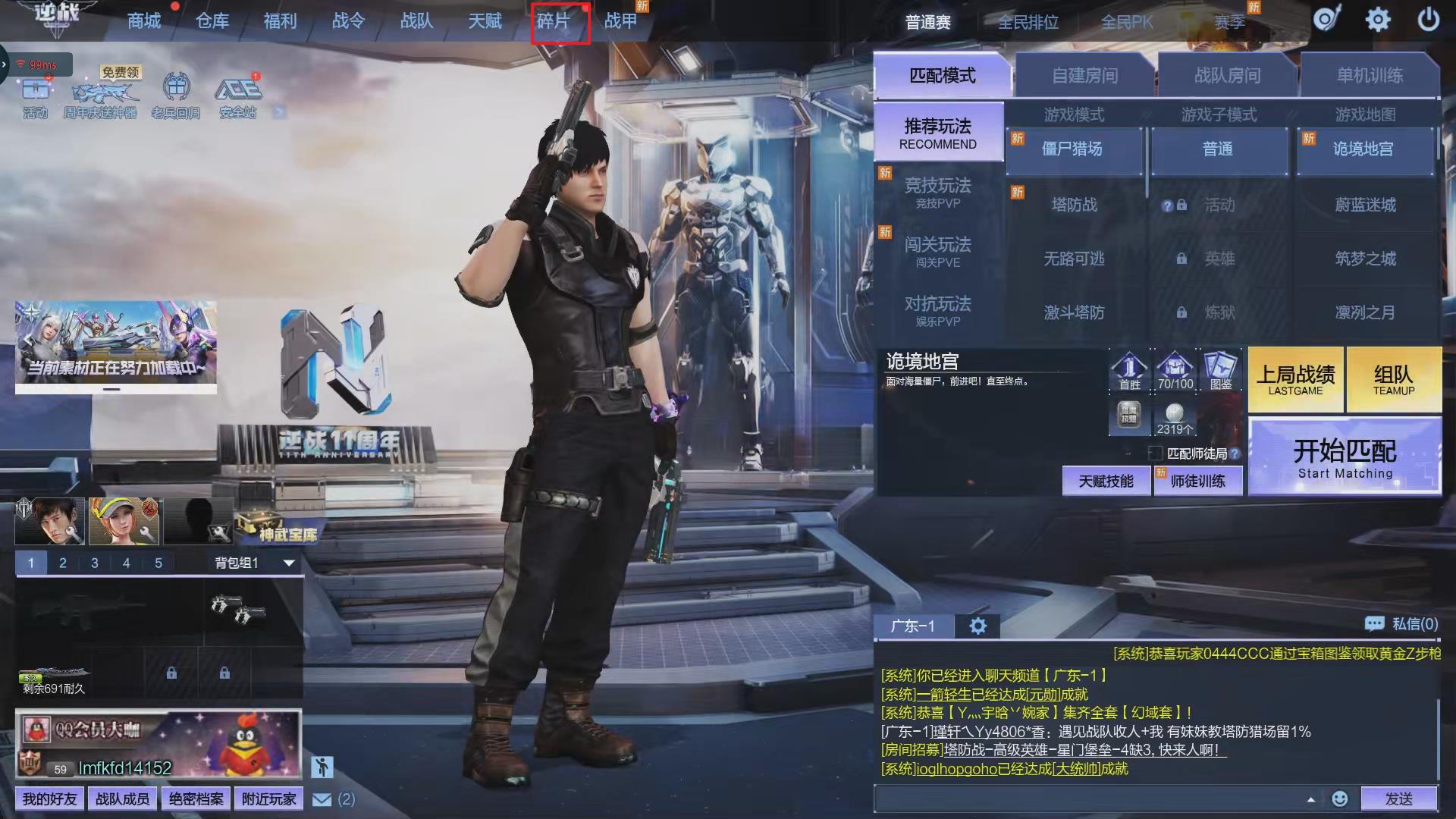Open the 仓库 warehouse menu
The image size is (1456, 819).
(x=212, y=21)
